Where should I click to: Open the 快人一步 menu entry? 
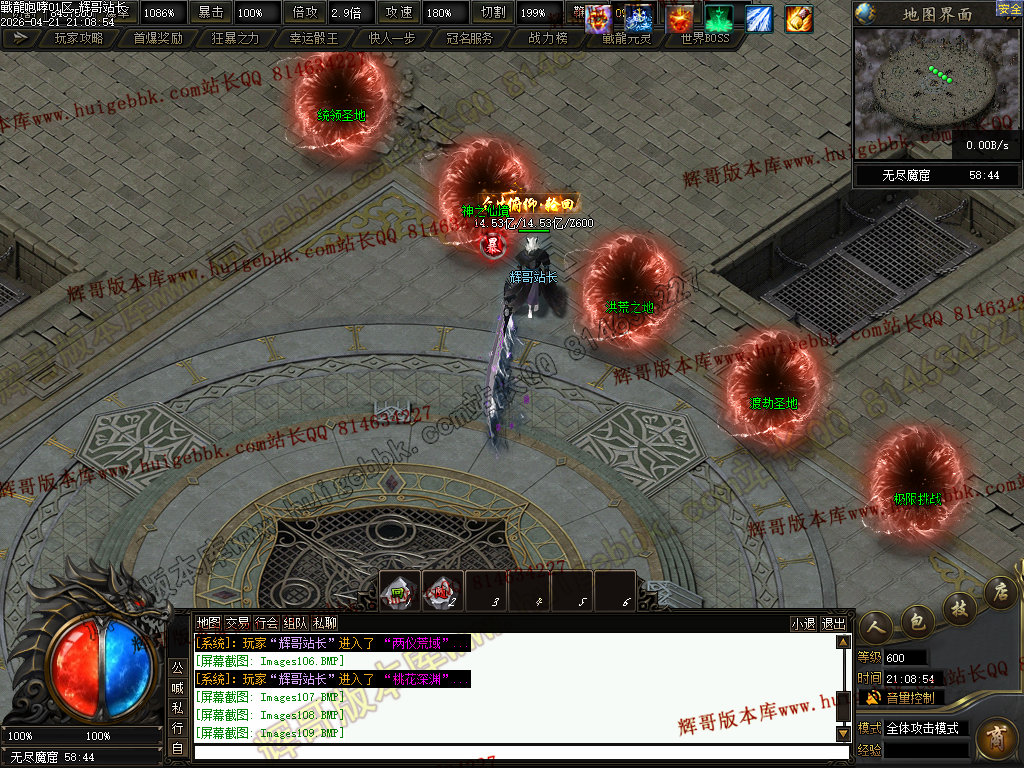391,38
